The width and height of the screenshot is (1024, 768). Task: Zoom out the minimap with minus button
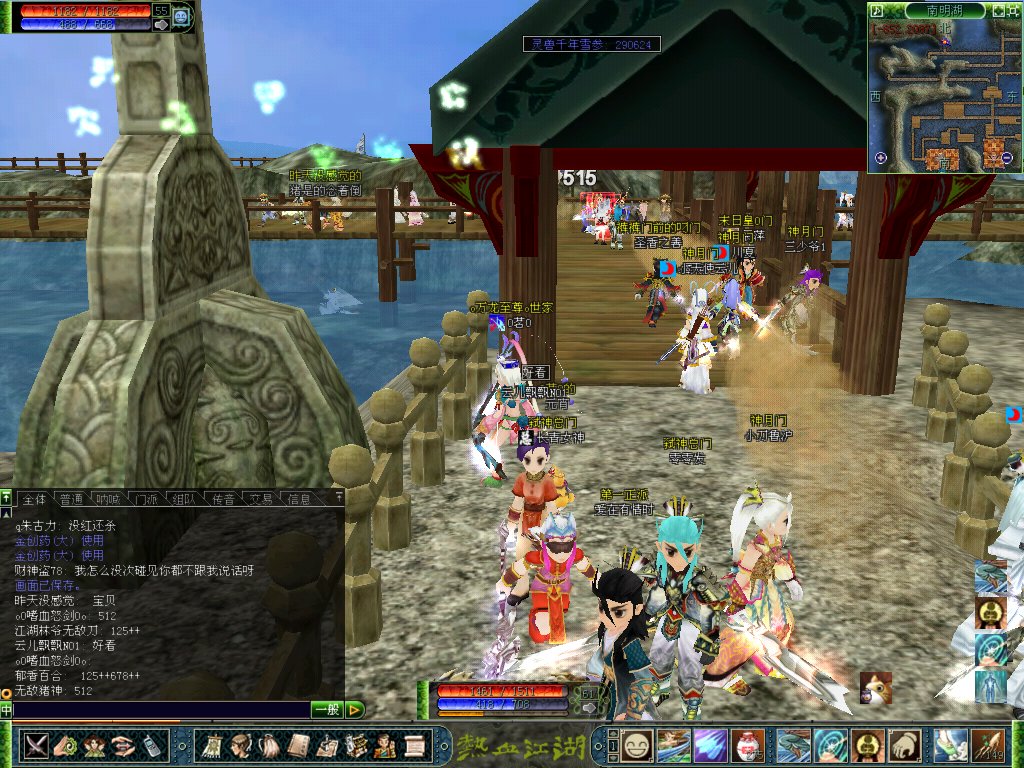click(x=1007, y=158)
